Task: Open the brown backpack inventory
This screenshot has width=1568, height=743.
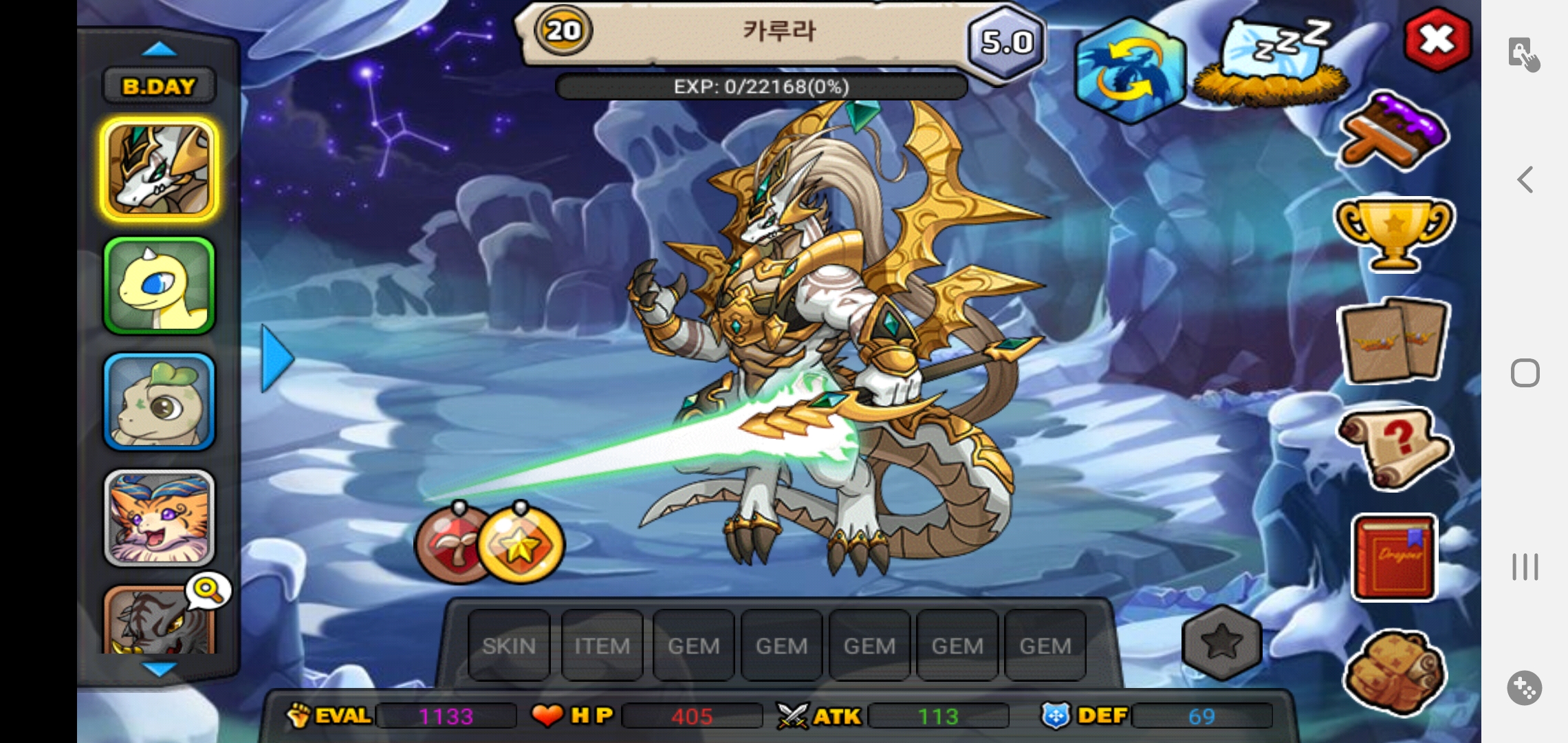Action: click(1394, 672)
